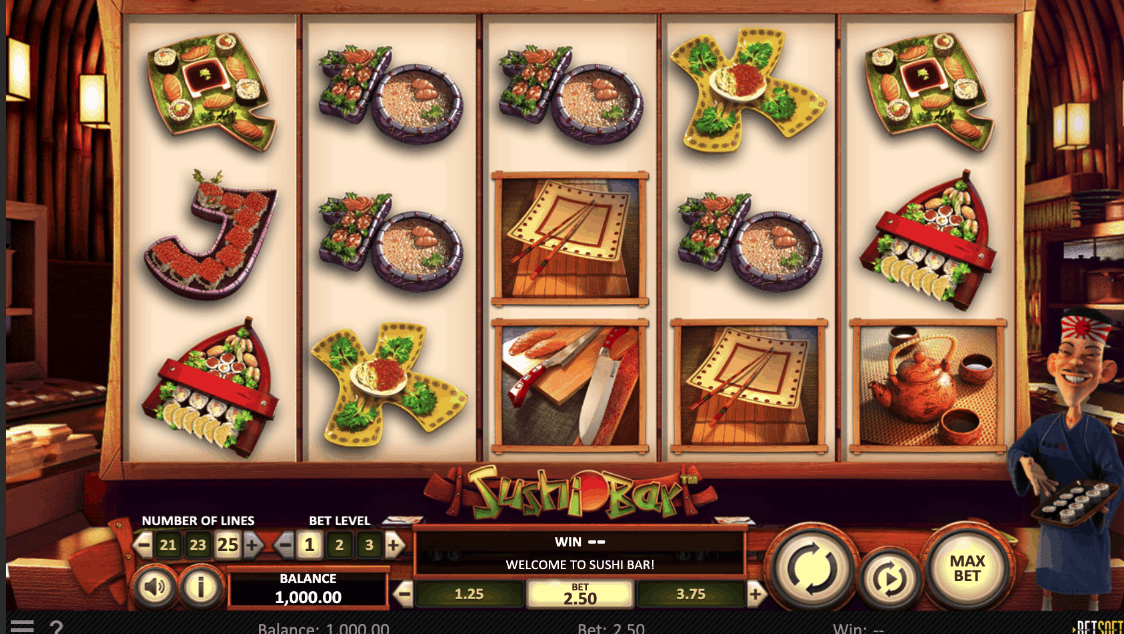This screenshot has height=634, width=1124.
Task: Start autoplay with the small play-arrow button
Action: (x=888, y=578)
